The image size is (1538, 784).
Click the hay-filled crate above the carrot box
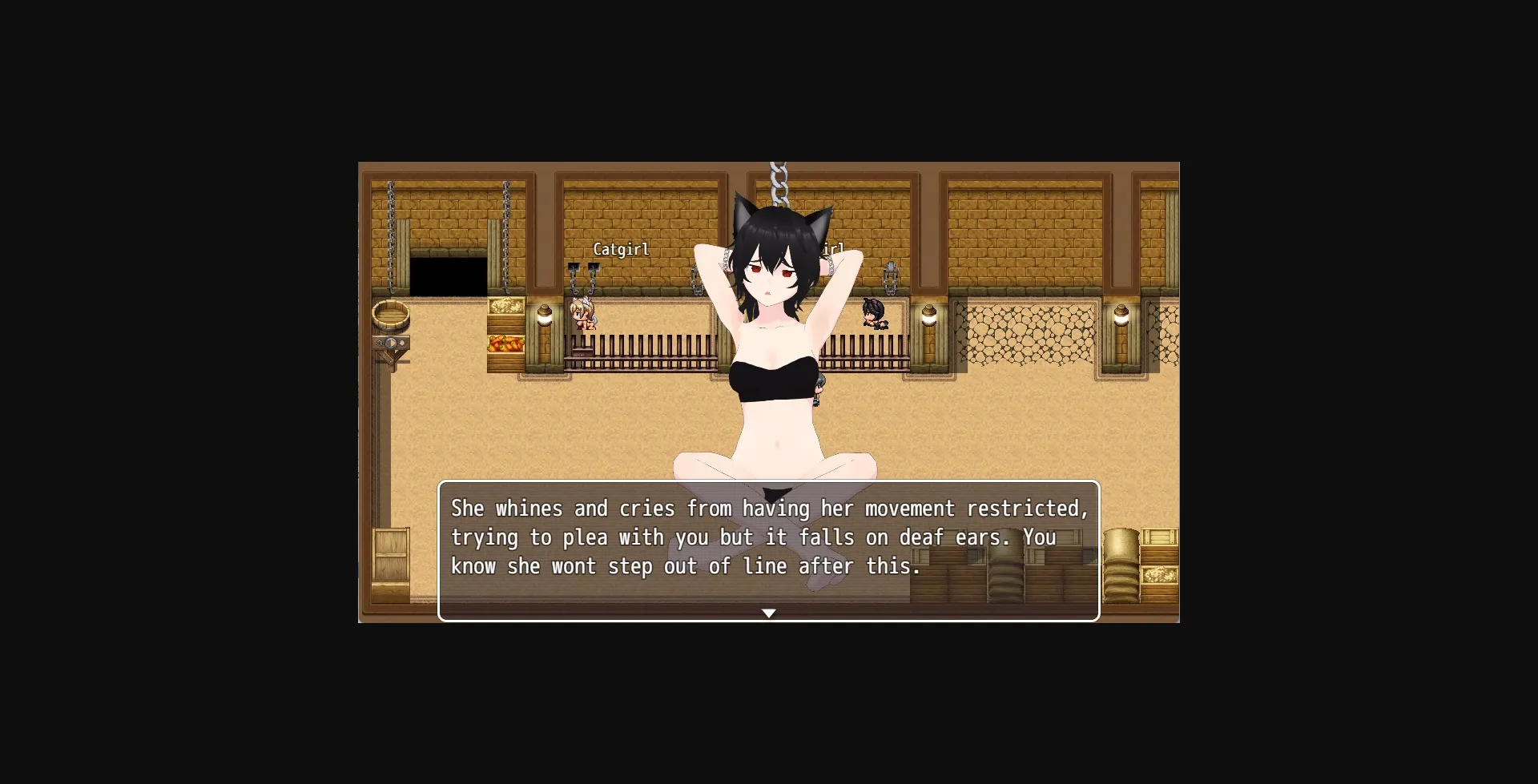tap(507, 307)
